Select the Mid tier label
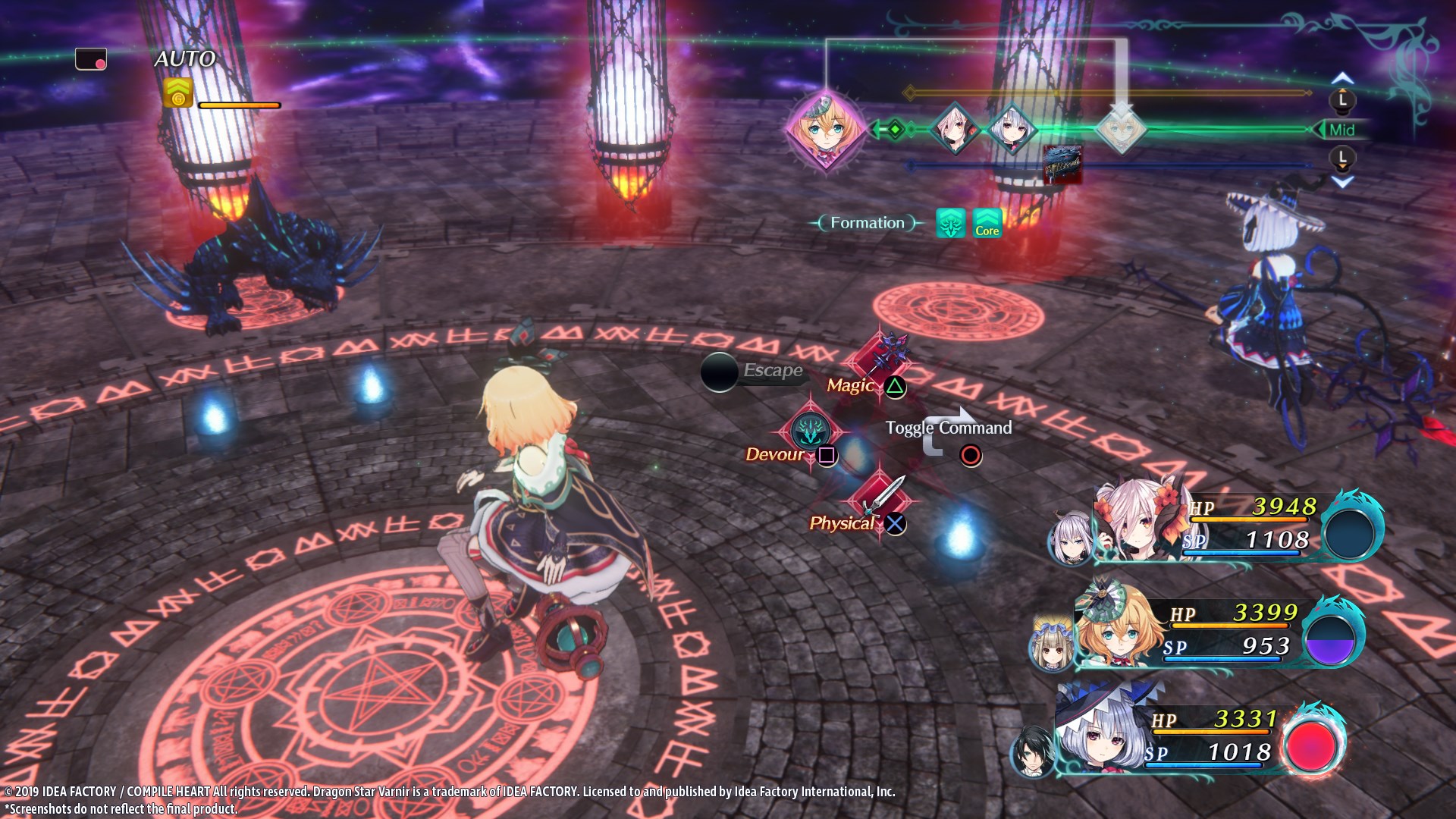Image resolution: width=1456 pixels, height=819 pixels. coord(1341,130)
